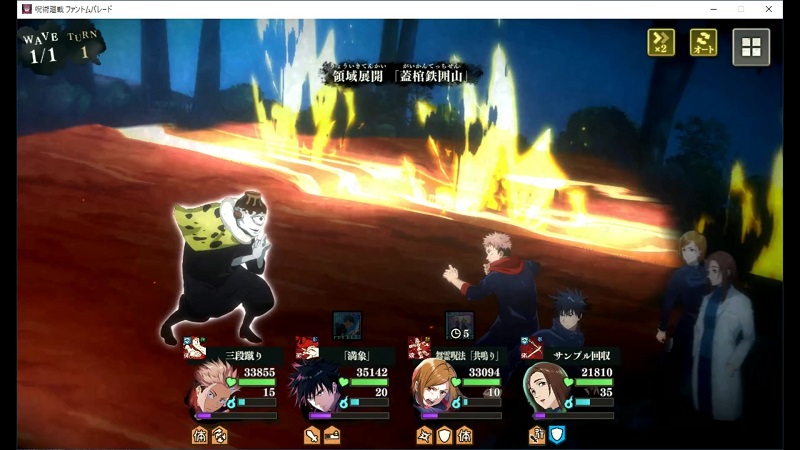Open the four-square grid menu
This screenshot has width=800, height=450.
pos(751,46)
